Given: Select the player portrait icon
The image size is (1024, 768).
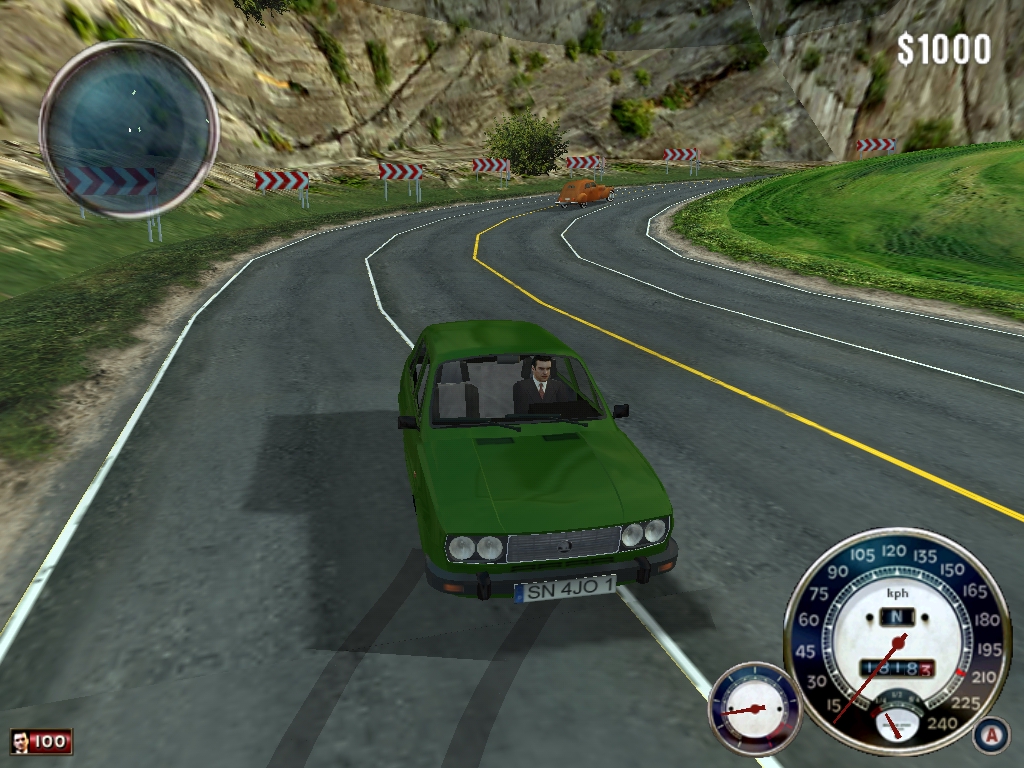Looking at the screenshot, I should (x=21, y=742).
